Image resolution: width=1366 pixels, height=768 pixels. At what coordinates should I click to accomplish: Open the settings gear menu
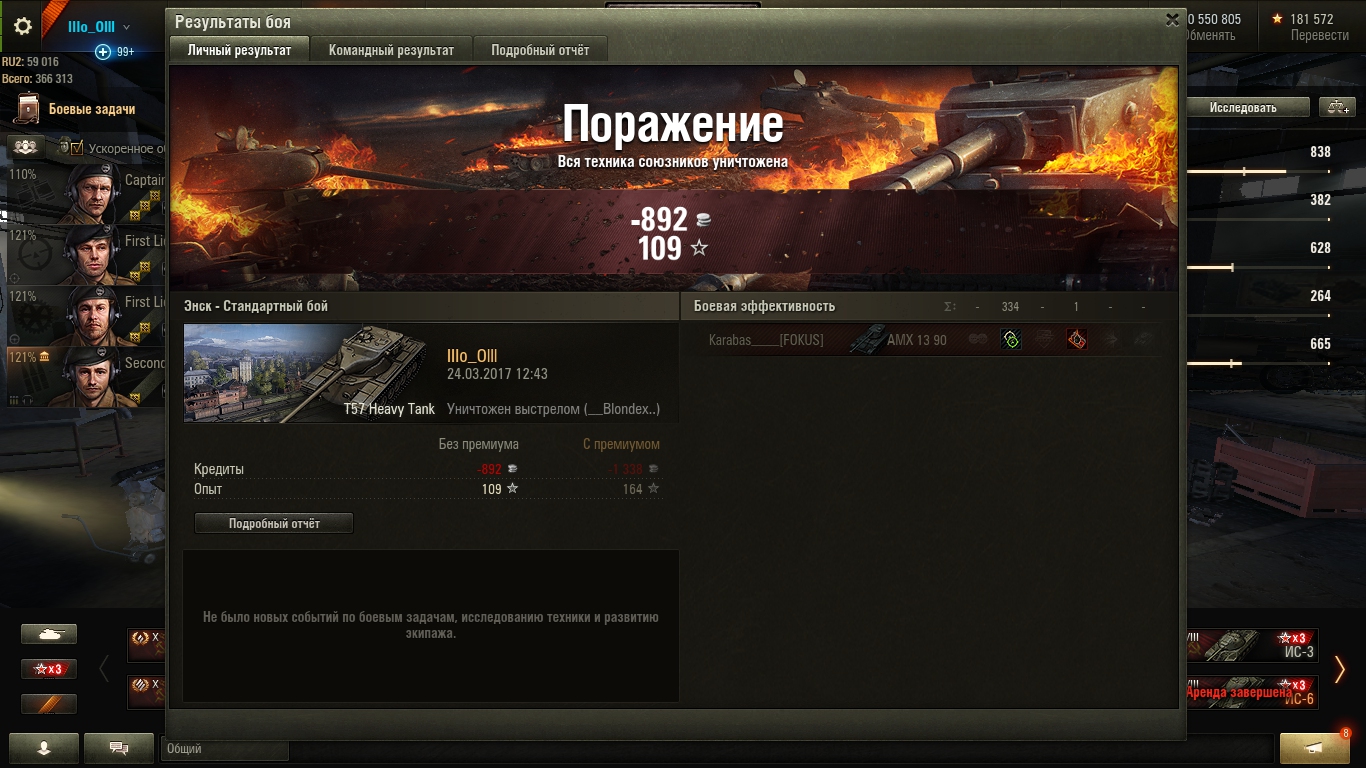coord(22,27)
